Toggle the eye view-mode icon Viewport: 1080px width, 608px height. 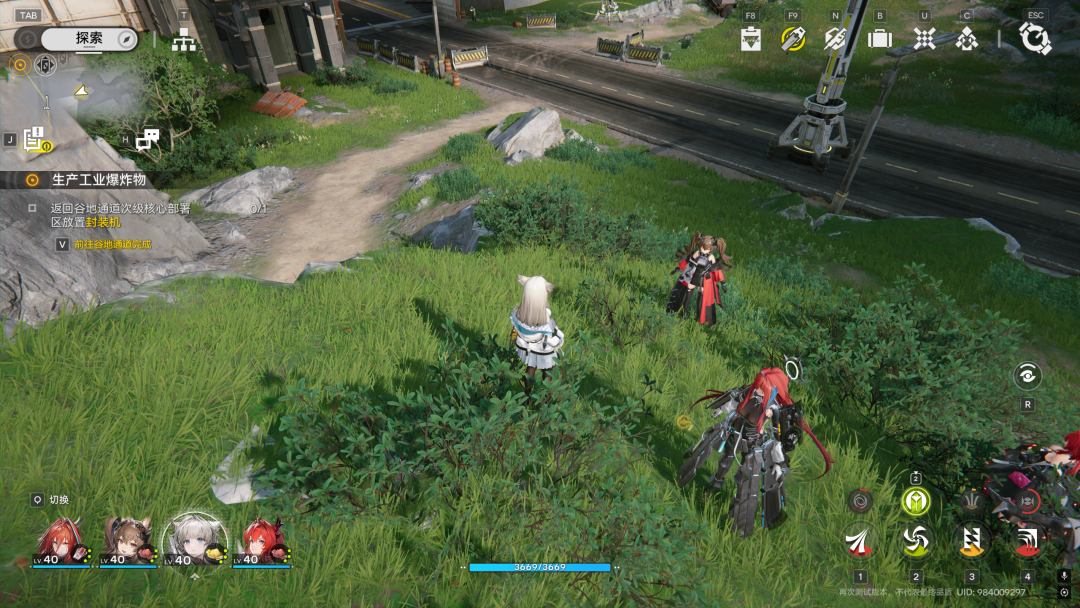(x=1027, y=376)
